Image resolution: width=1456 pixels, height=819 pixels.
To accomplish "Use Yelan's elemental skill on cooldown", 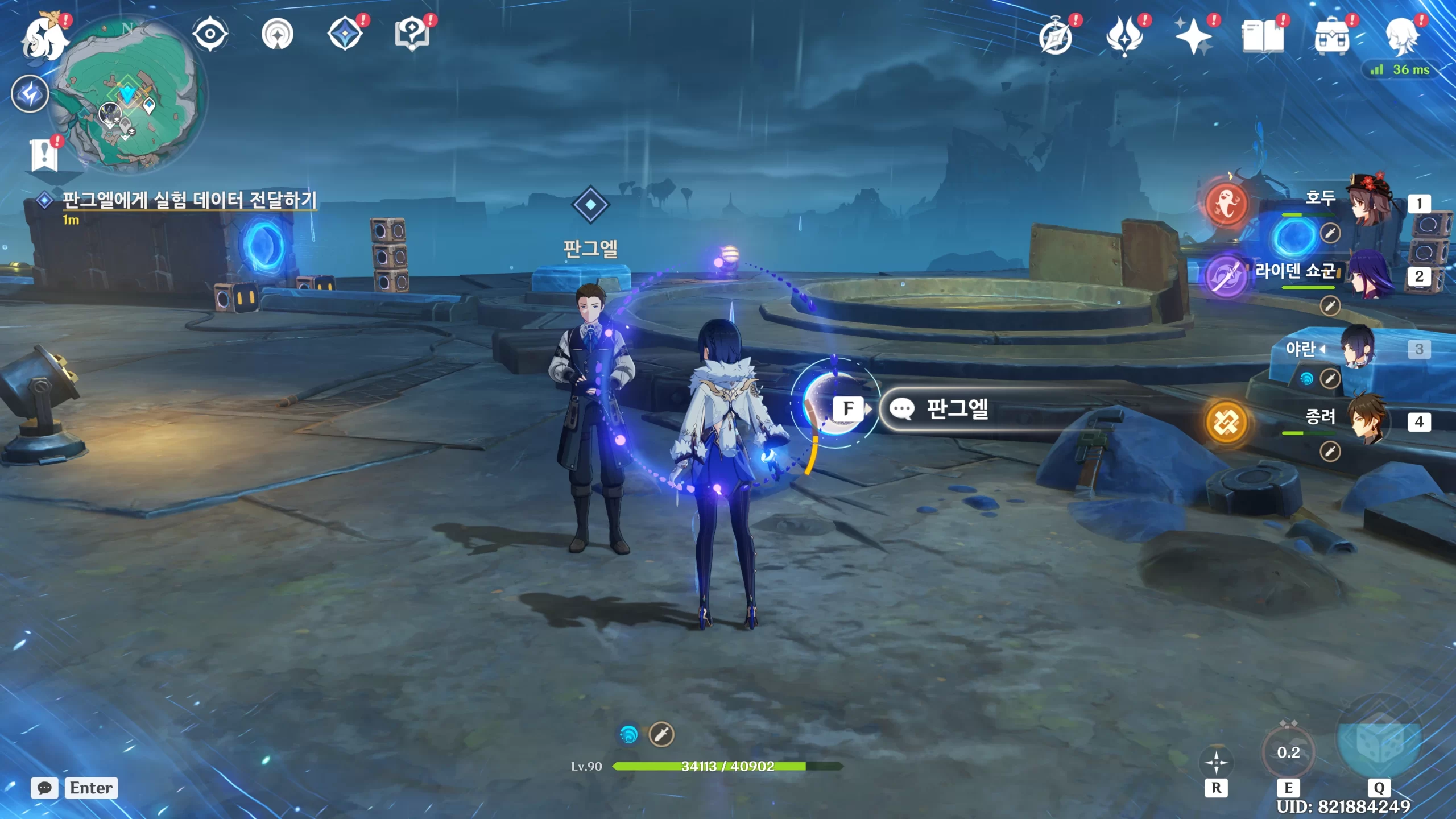I will point(1288,753).
